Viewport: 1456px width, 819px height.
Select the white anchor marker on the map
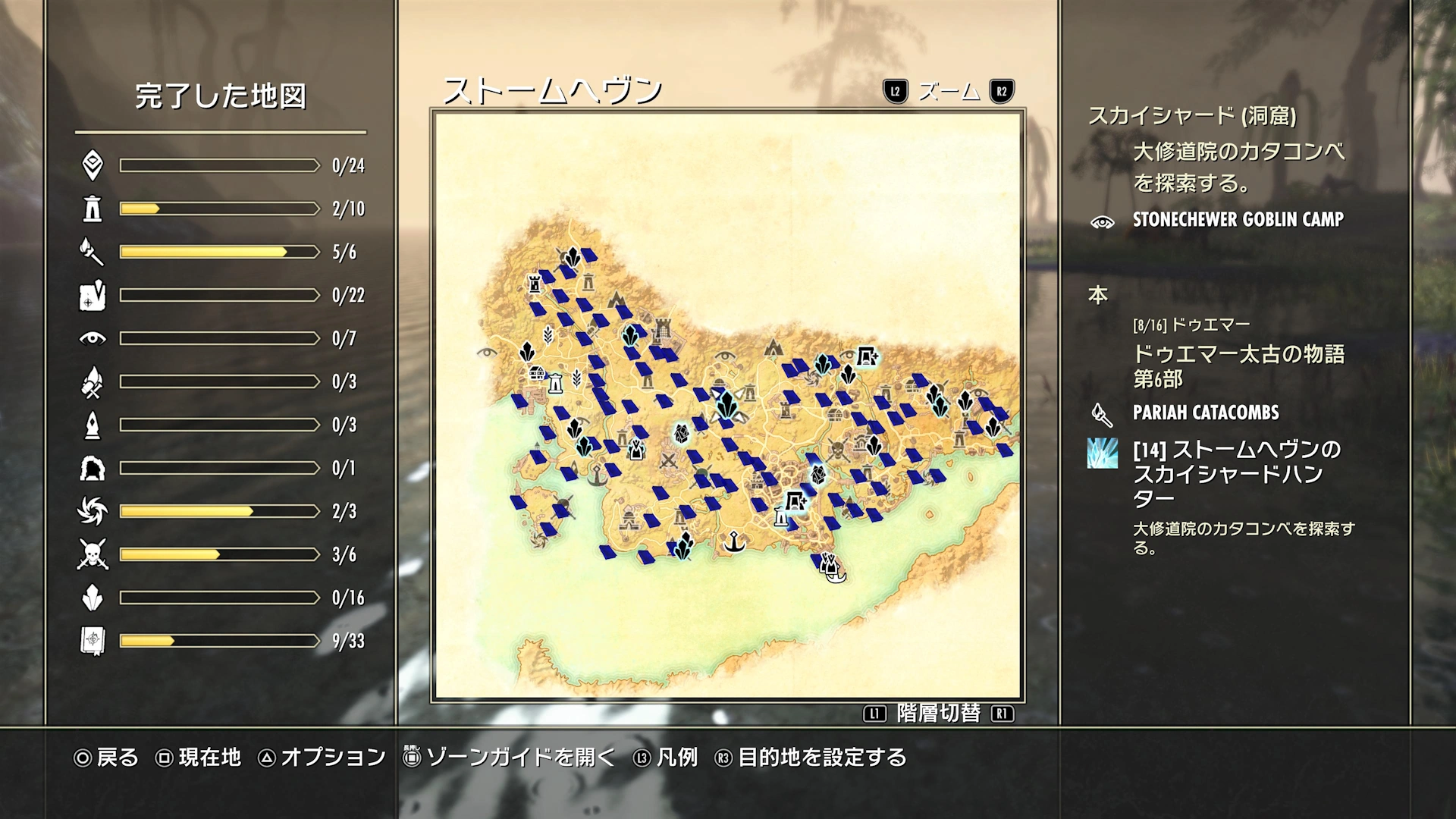click(x=733, y=542)
